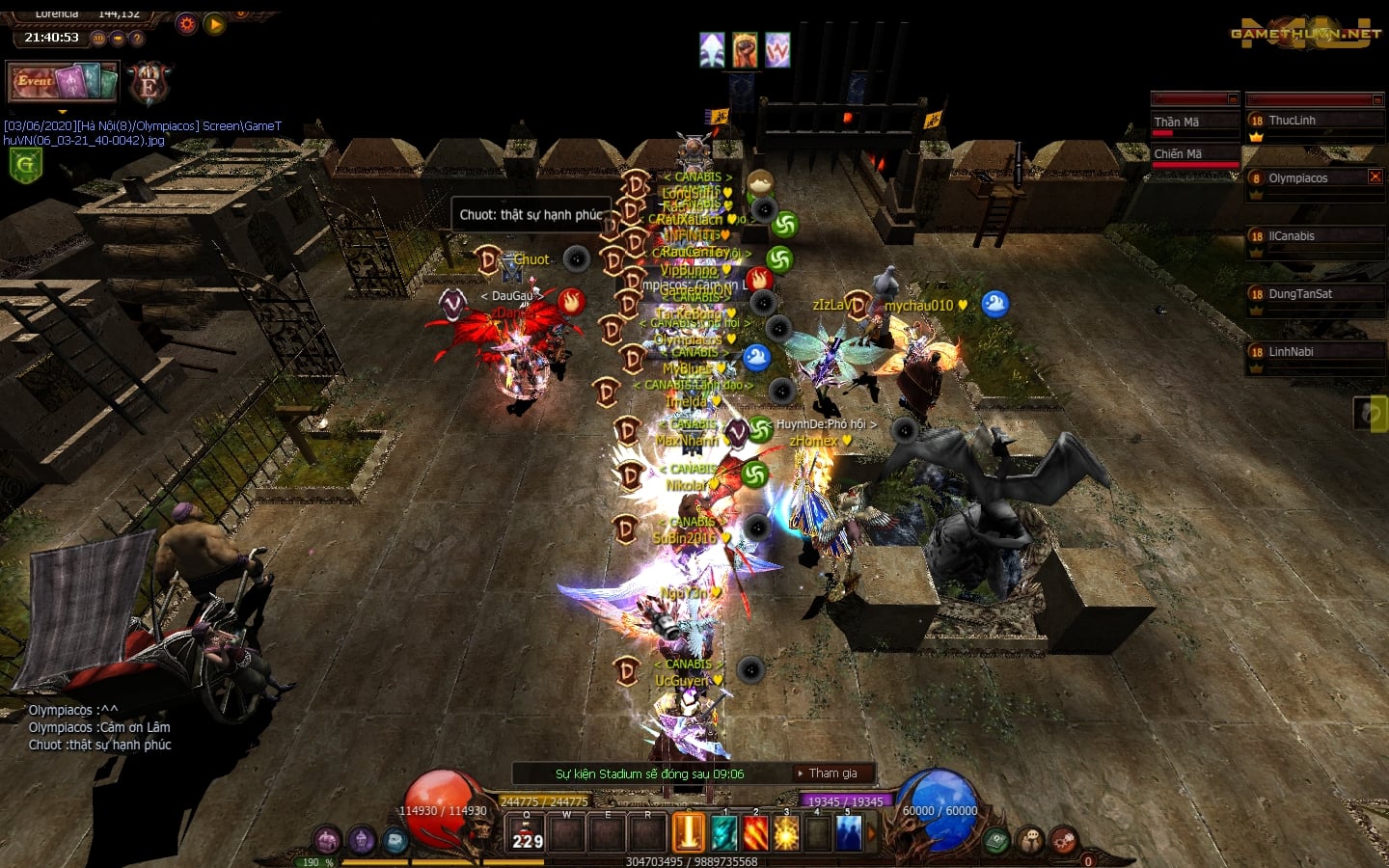
Task: Remove Olympiacos with the red X
Action: [x=1375, y=176]
